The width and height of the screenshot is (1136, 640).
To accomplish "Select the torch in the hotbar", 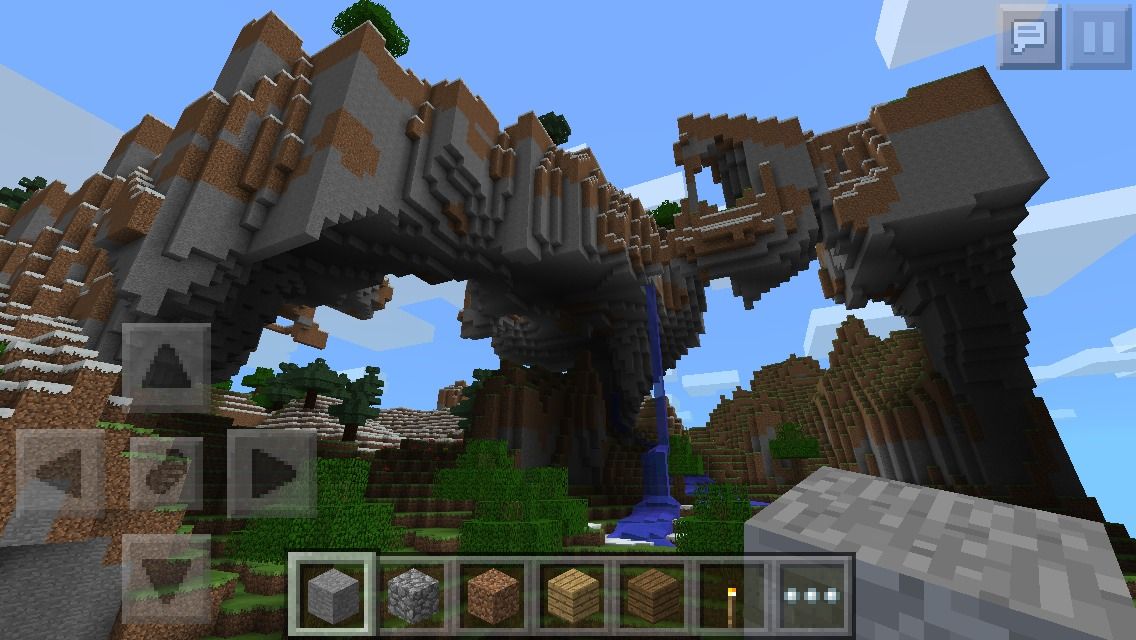I will [731, 594].
